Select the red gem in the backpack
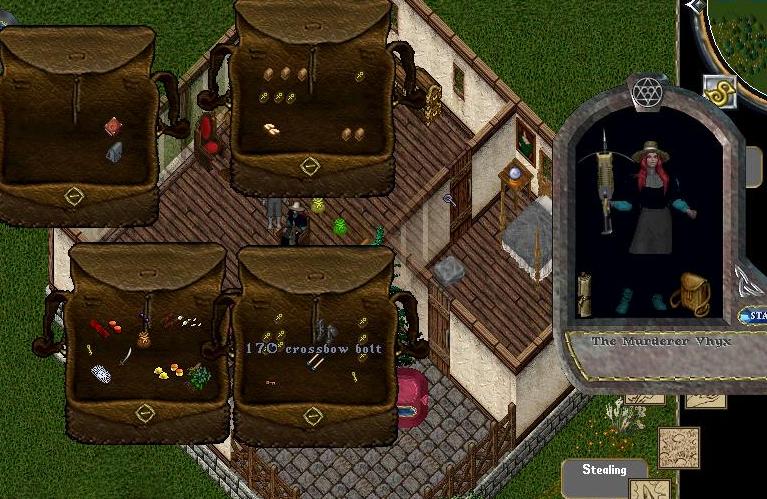 click(x=114, y=127)
